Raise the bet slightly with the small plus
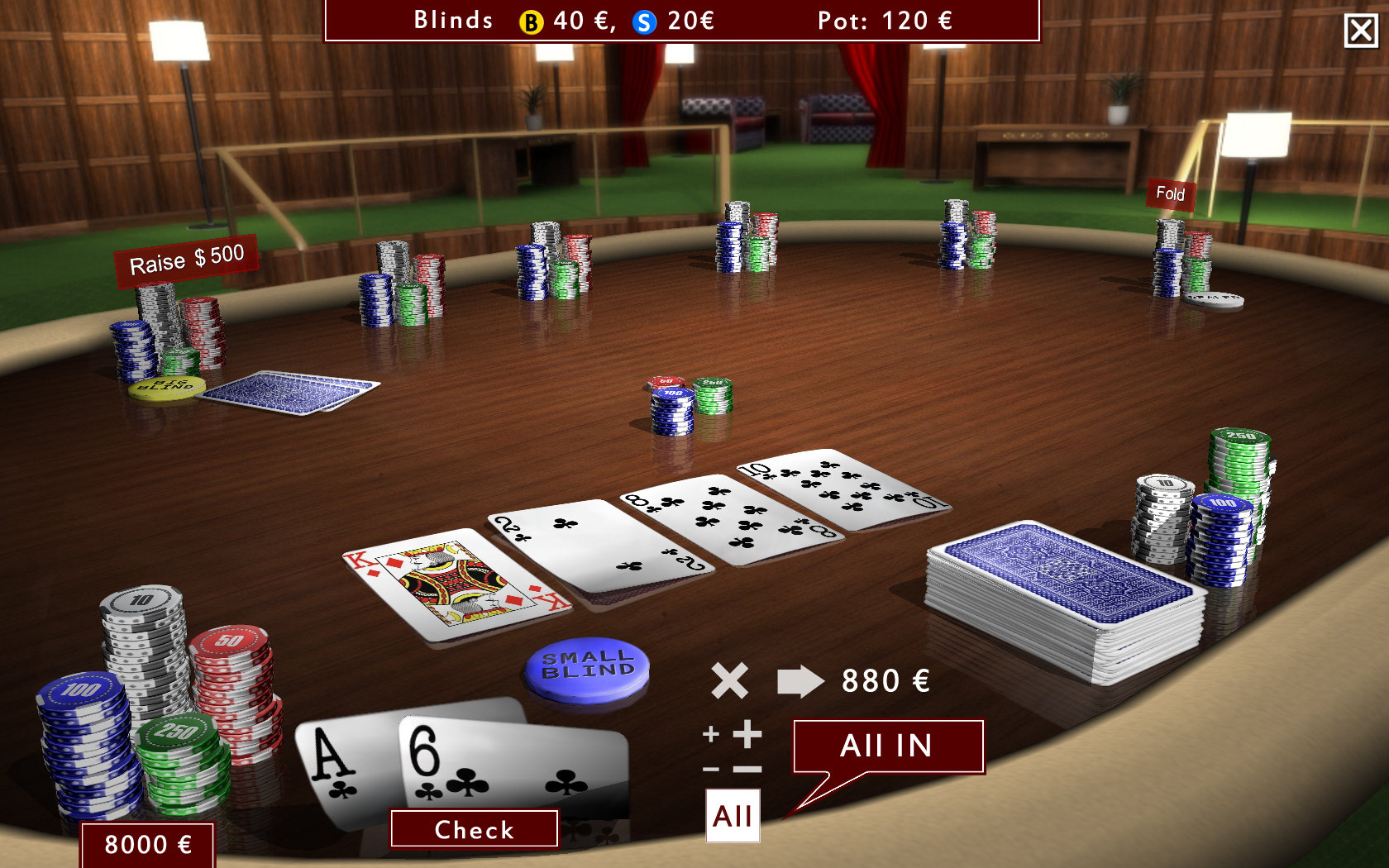Screen dimensions: 1389x868 (710, 734)
